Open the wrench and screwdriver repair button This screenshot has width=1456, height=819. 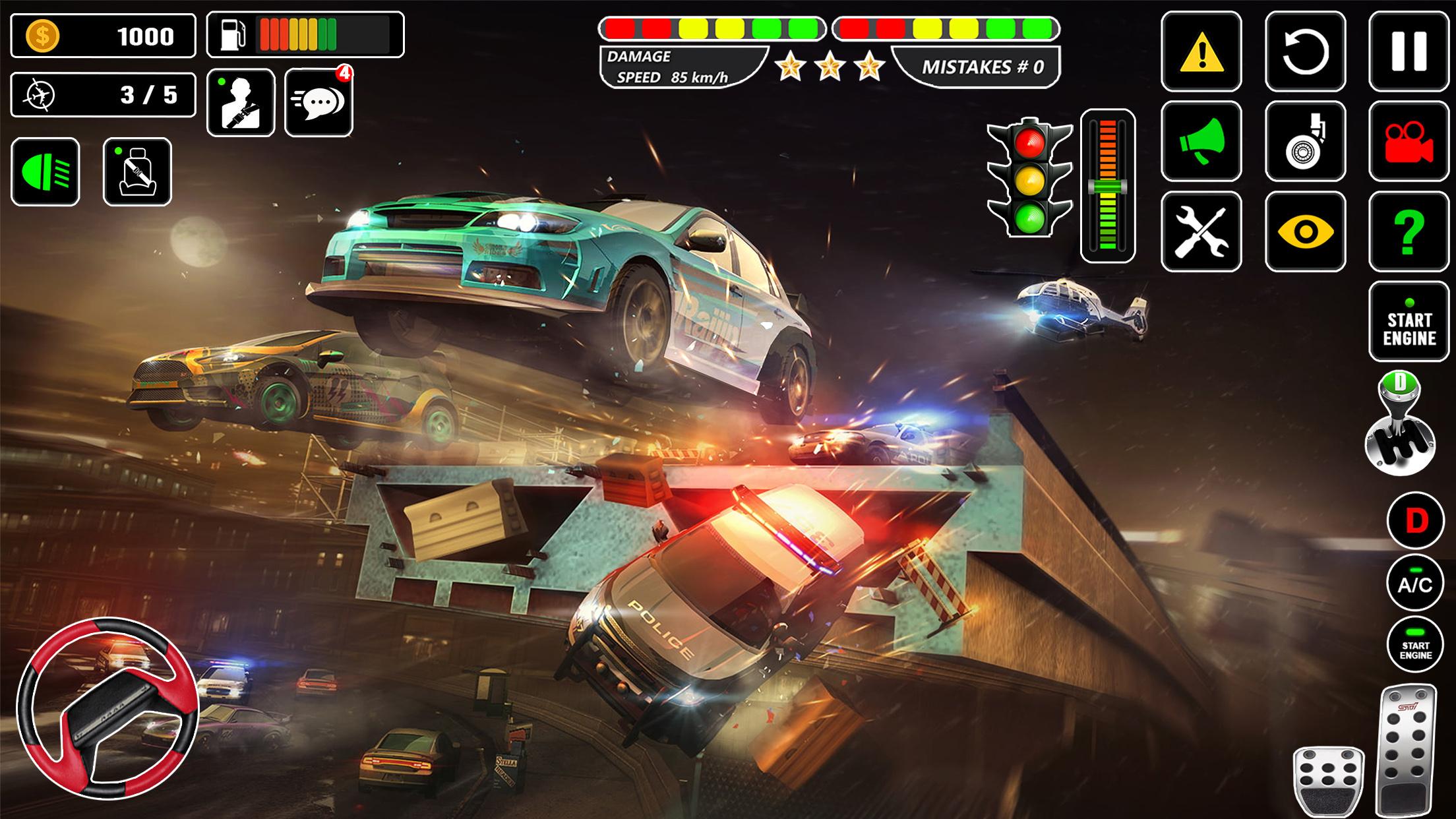1201,231
